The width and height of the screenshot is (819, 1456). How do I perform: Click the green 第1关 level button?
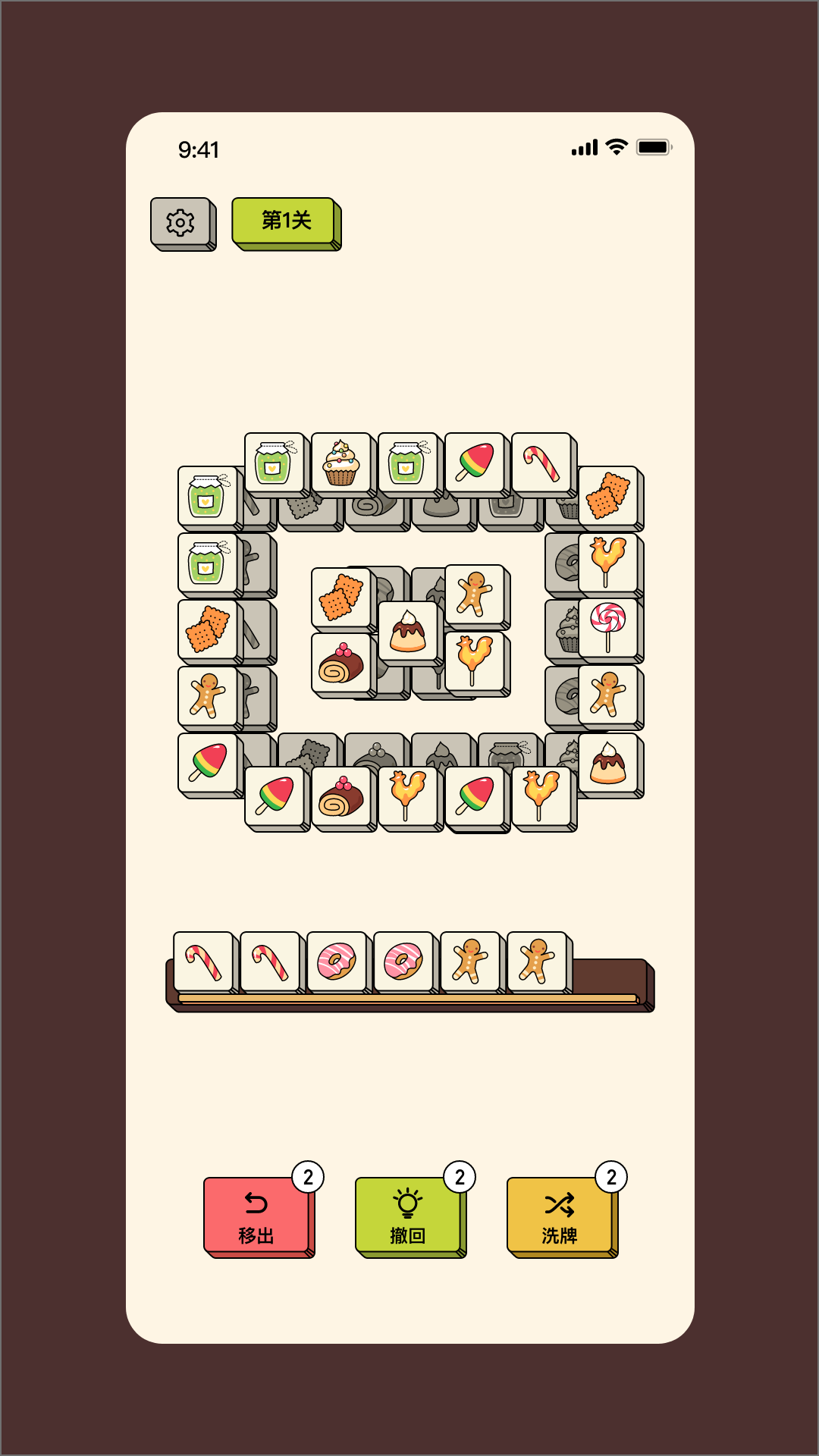(285, 221)
